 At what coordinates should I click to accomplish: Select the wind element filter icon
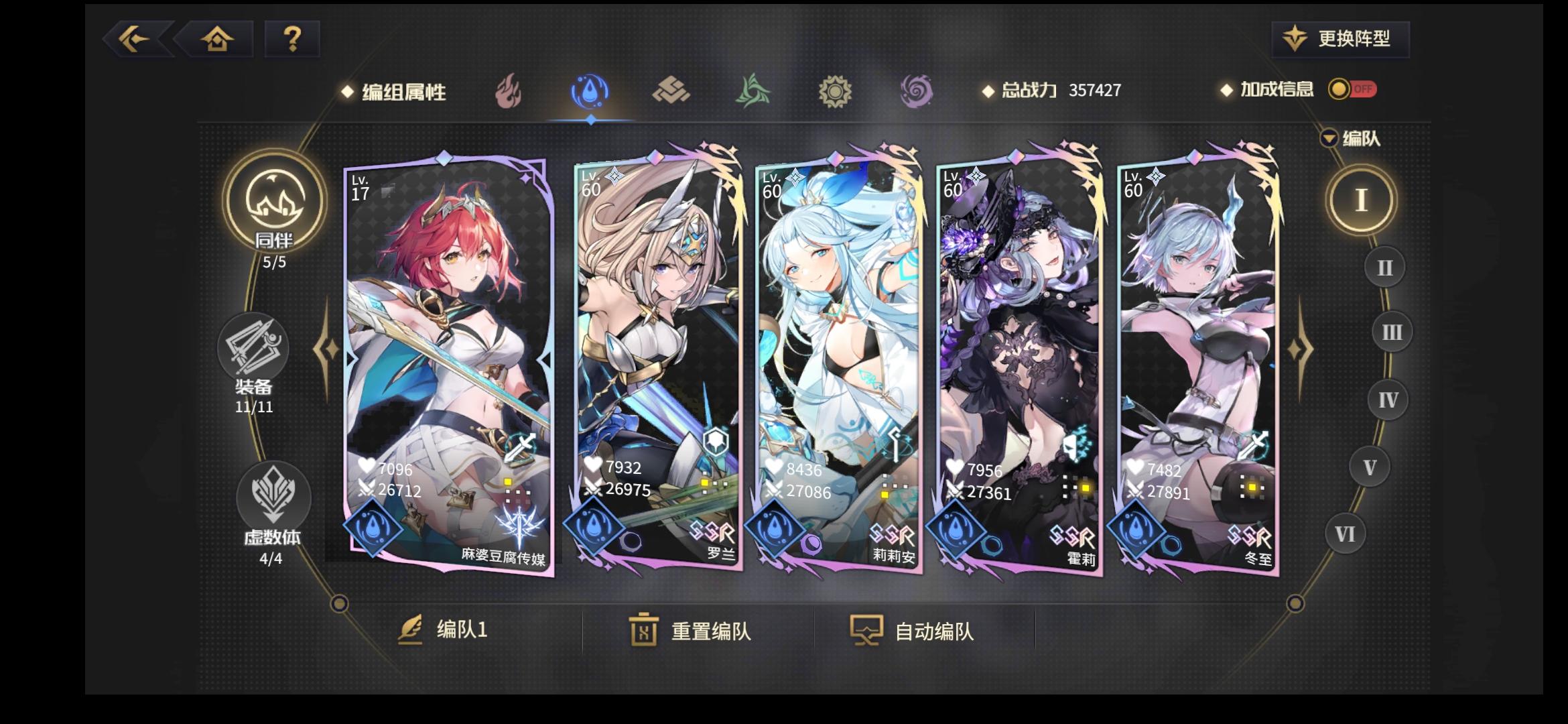[753, 92]
